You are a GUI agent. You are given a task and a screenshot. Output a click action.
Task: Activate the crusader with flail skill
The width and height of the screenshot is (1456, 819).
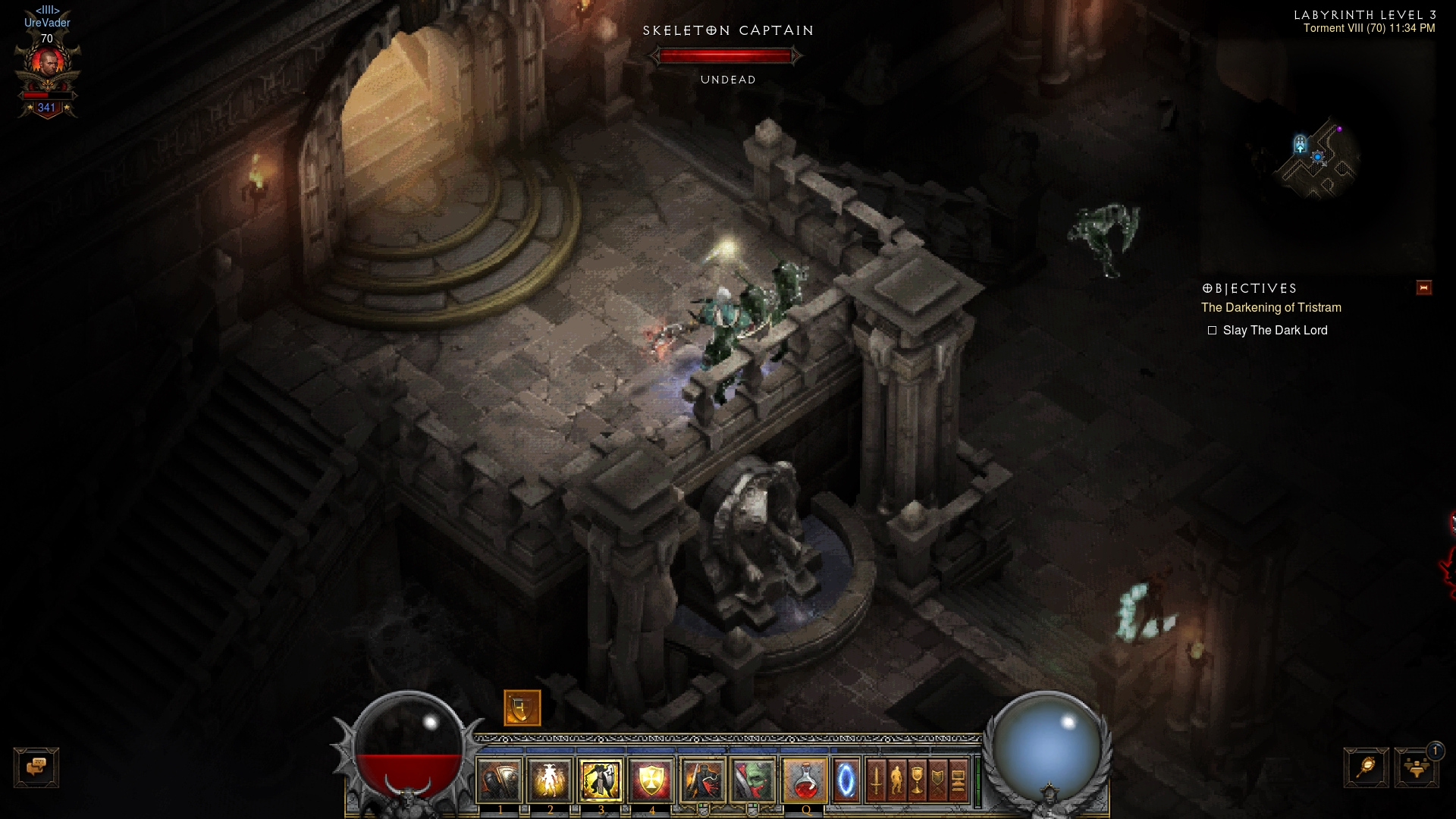[x=601, y=780]
